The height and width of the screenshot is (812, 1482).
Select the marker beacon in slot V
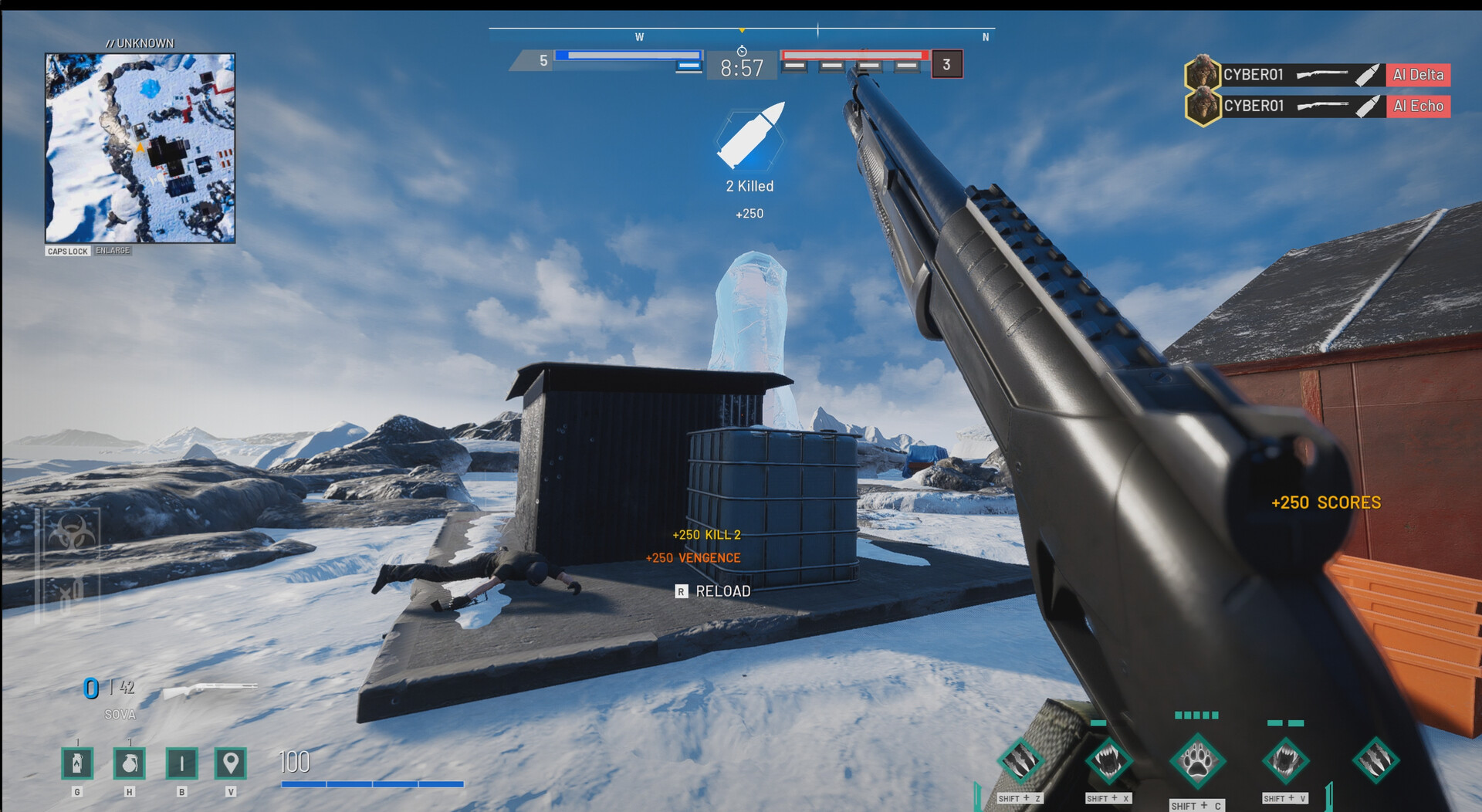click(232, 764)
